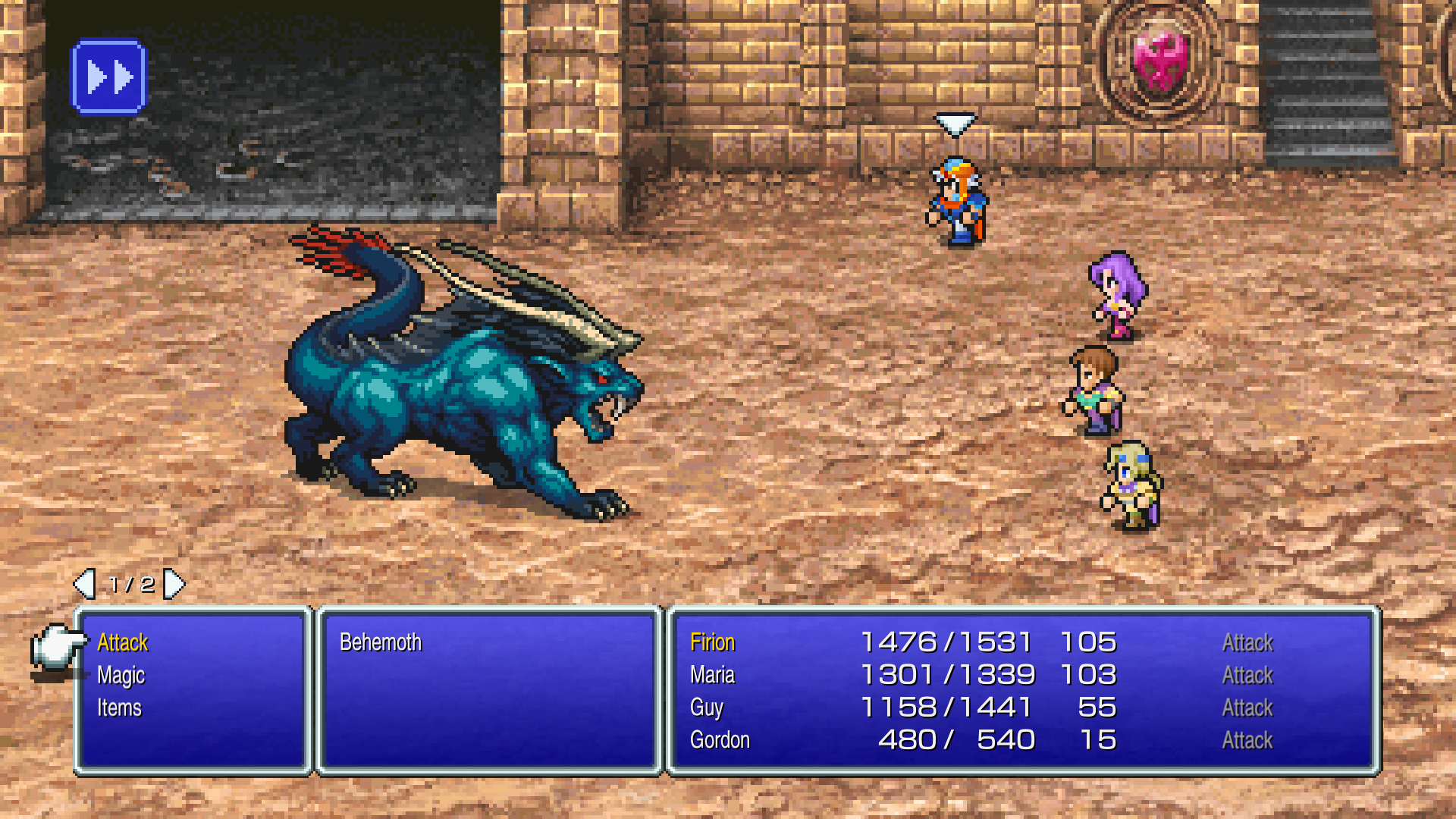Target Behemoth in the enemy list
1456x819 pixels.
pos(381,643)
